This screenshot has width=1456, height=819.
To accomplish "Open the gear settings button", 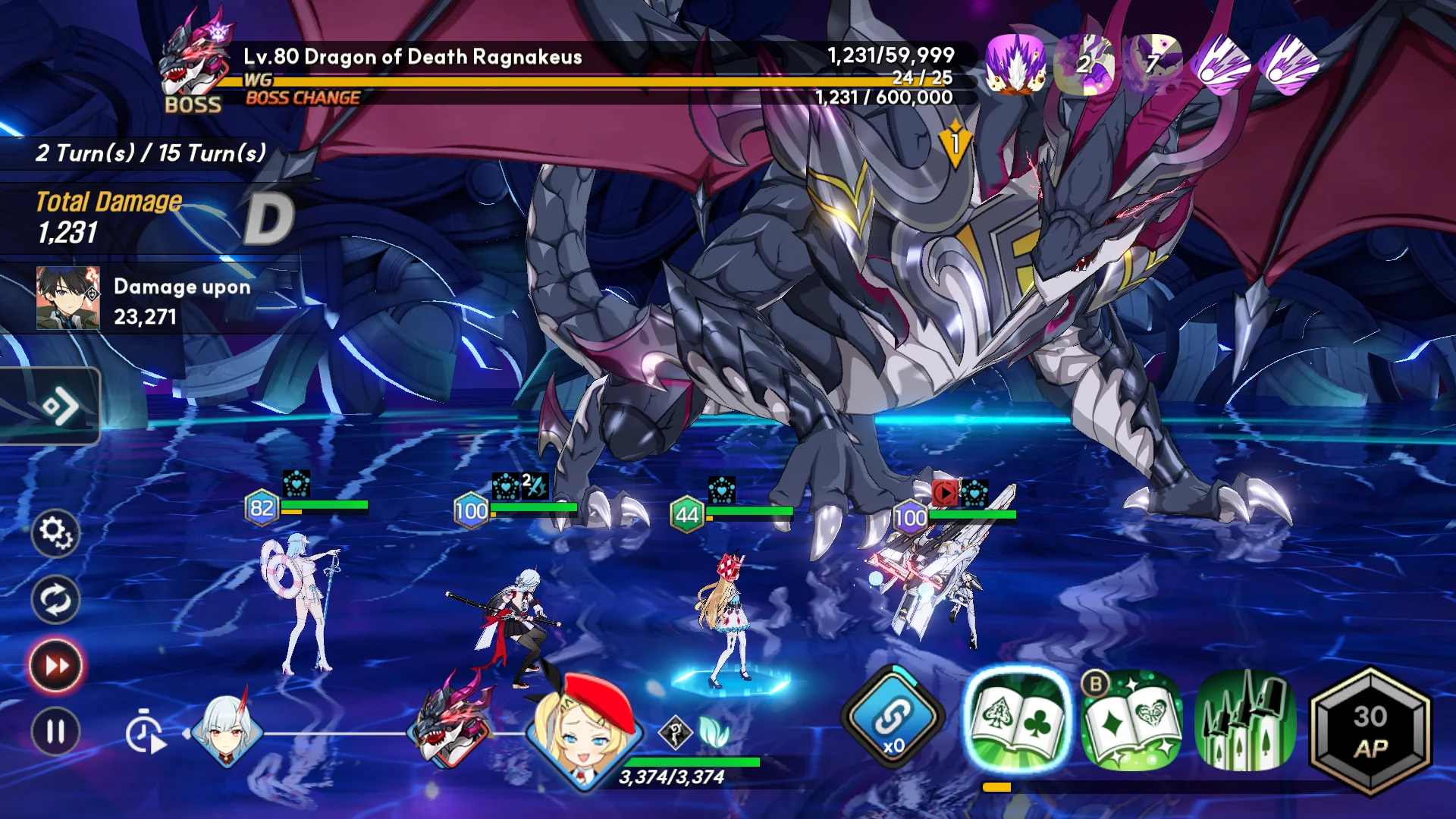I will point(55,532).
